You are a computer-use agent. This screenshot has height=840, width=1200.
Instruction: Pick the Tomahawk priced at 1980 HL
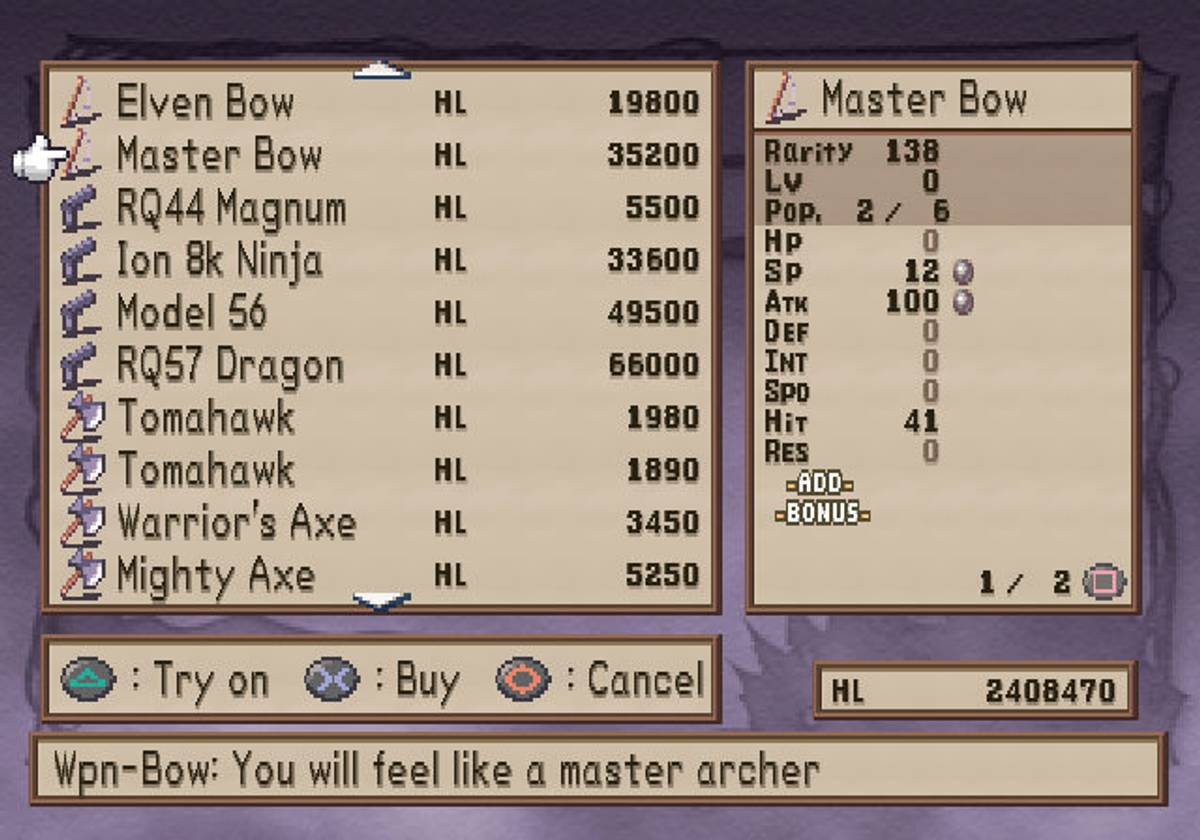coord(206,418)
